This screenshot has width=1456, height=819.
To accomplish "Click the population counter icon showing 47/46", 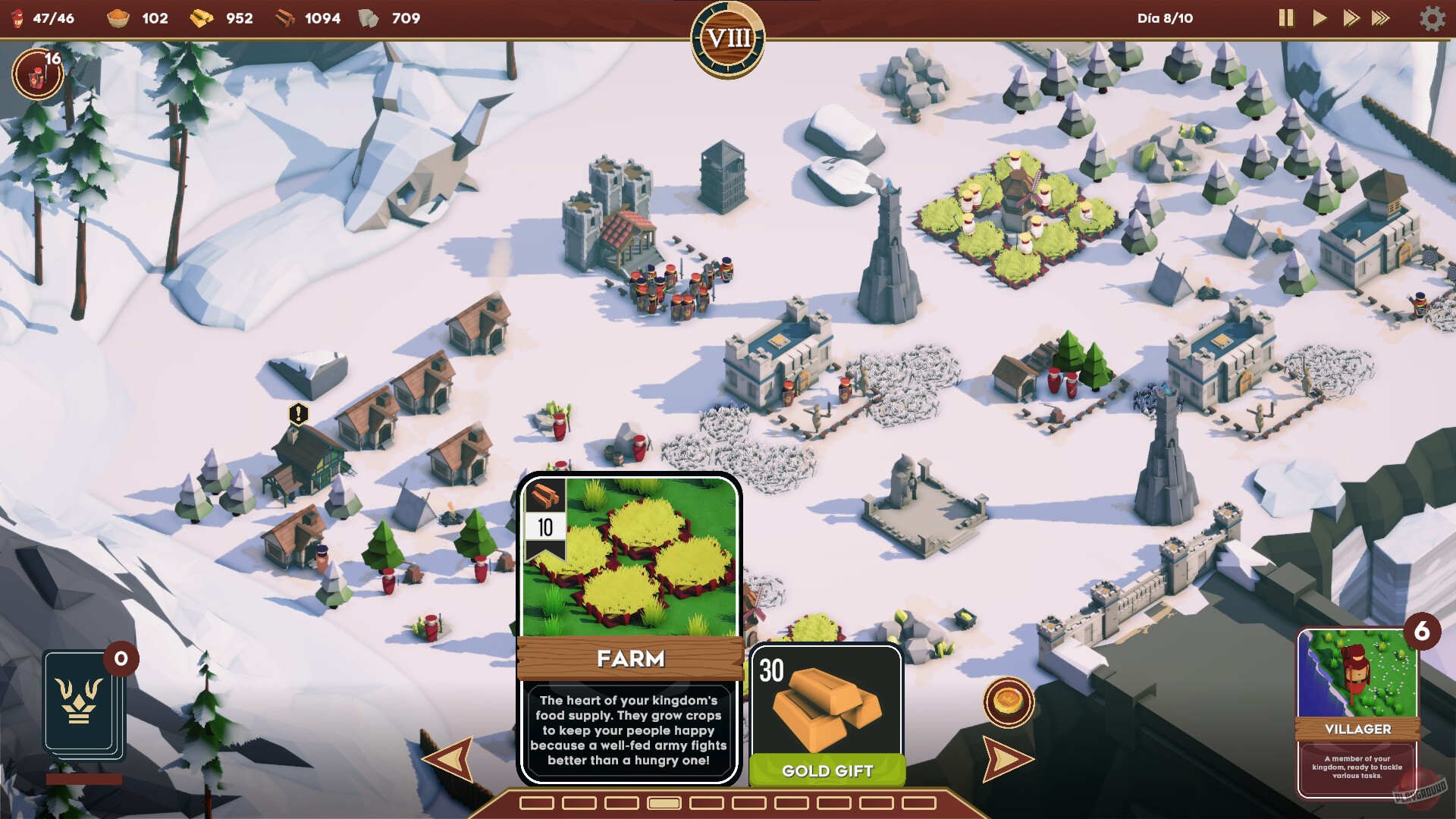I will pyautogui.click(x=19, y=18).
